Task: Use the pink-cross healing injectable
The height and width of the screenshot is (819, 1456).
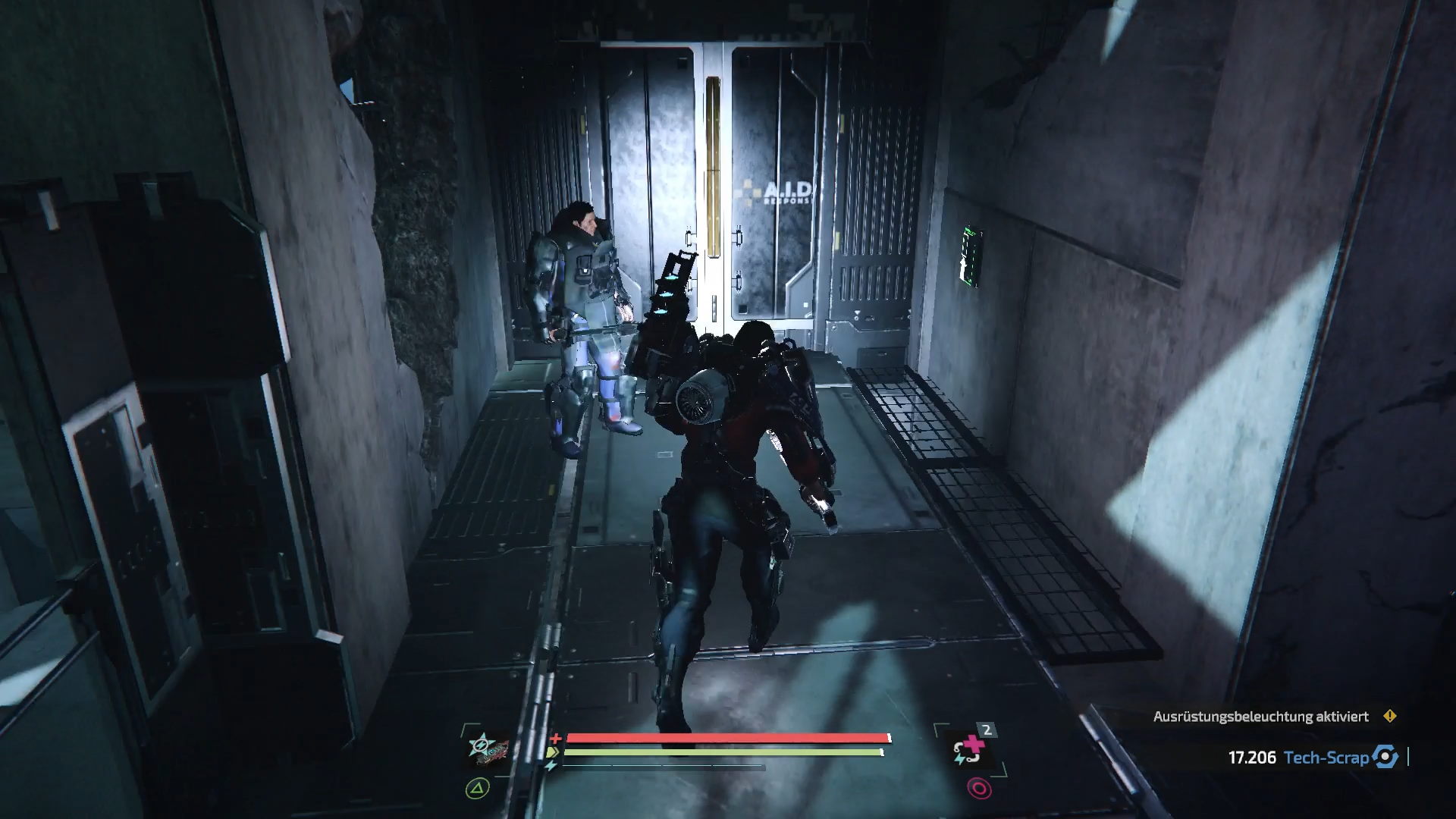Action: 971,752
